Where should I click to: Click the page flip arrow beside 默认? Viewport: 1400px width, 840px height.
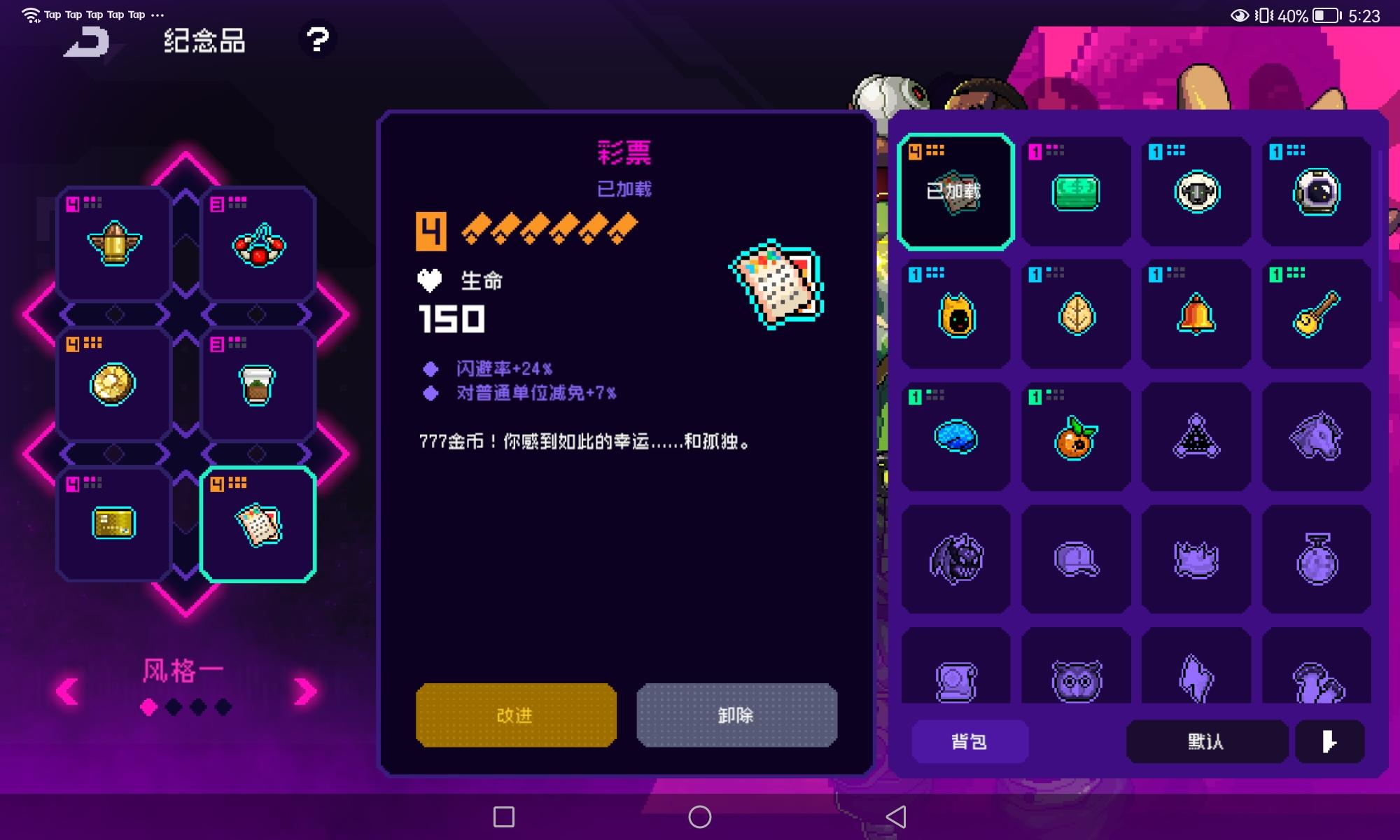click(x=1329, y=741)
